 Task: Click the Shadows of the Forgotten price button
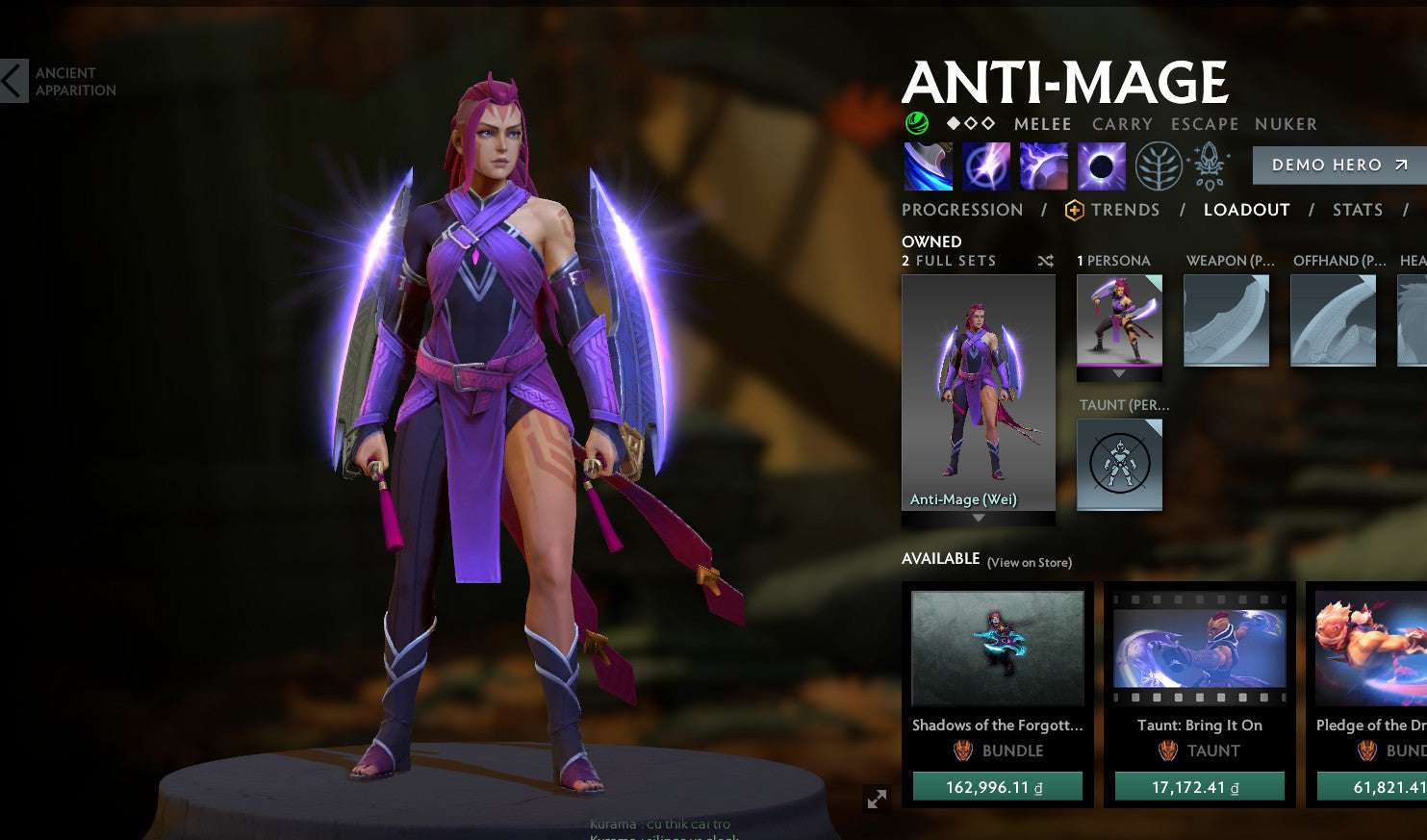click(997, 785)
